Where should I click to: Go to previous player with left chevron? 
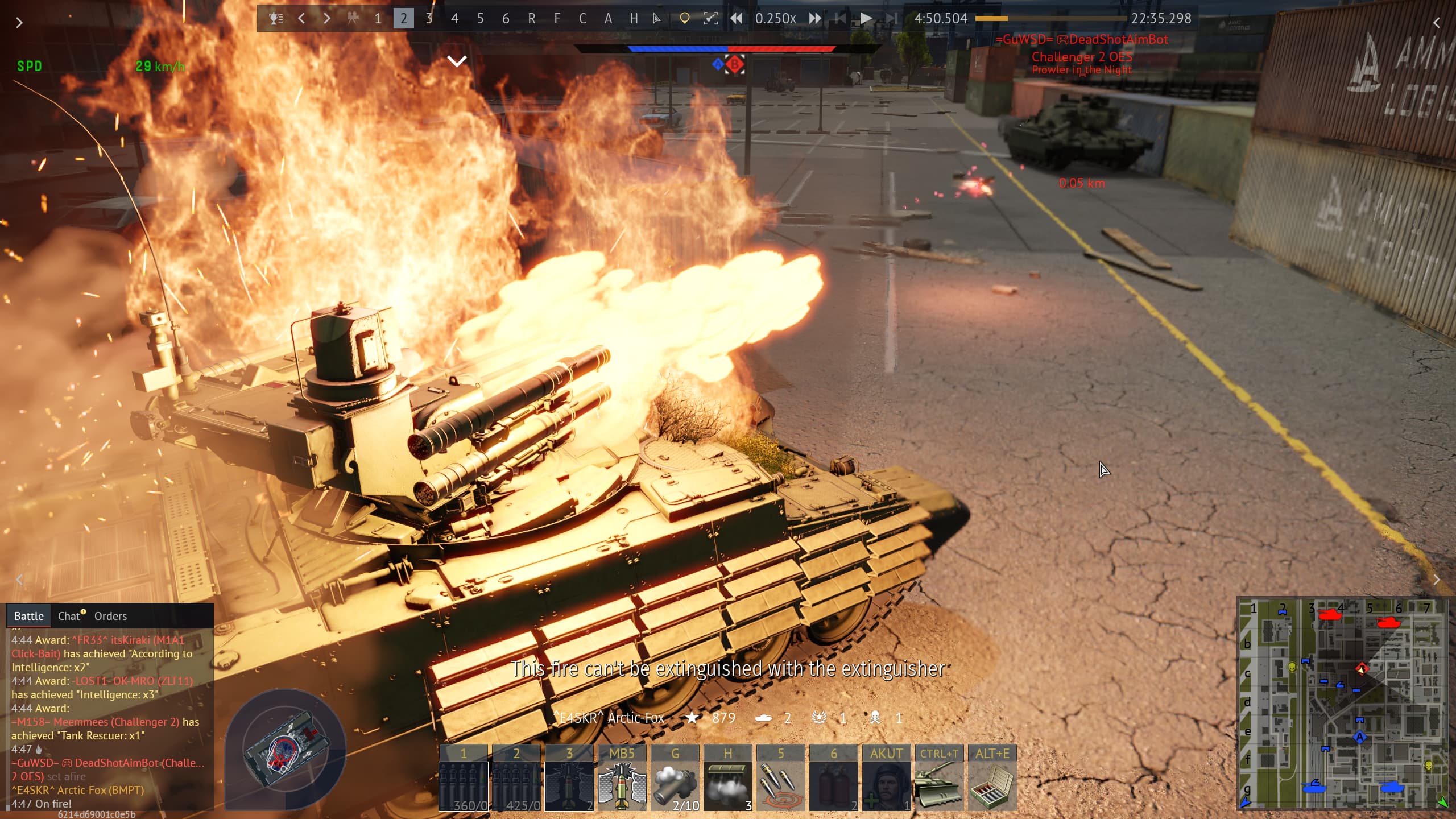[x=301, y=19]
